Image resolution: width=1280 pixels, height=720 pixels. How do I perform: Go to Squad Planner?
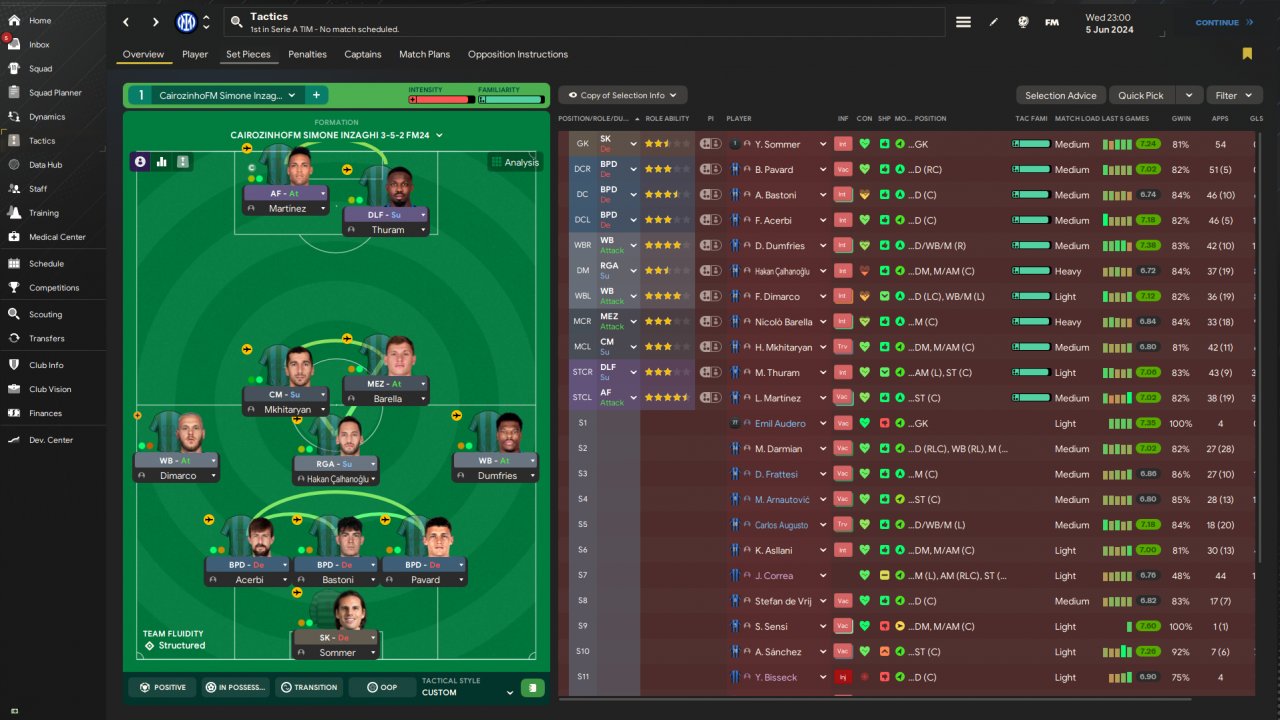55,93
